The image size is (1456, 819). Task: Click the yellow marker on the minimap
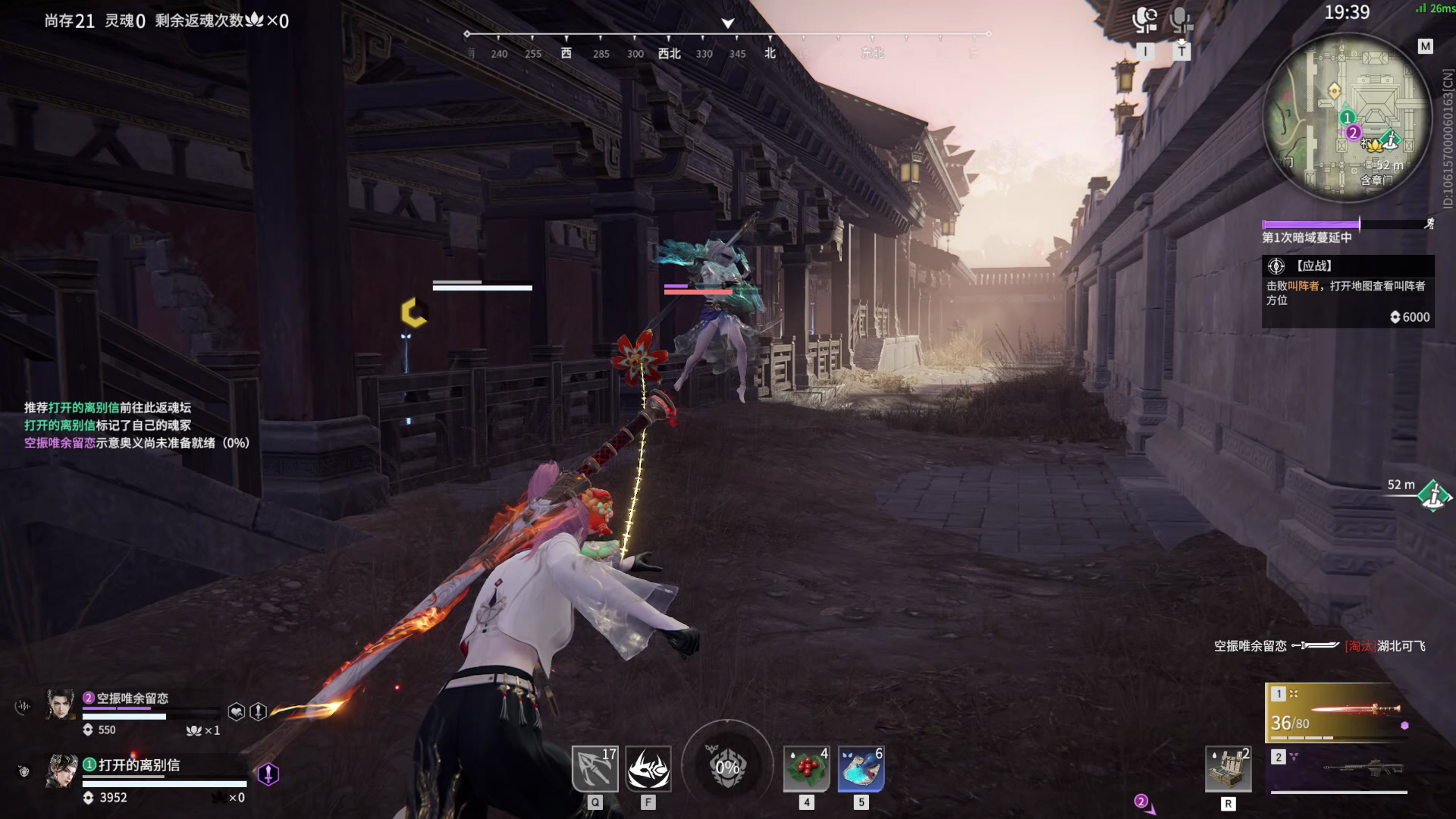[x=1335, y=92]
